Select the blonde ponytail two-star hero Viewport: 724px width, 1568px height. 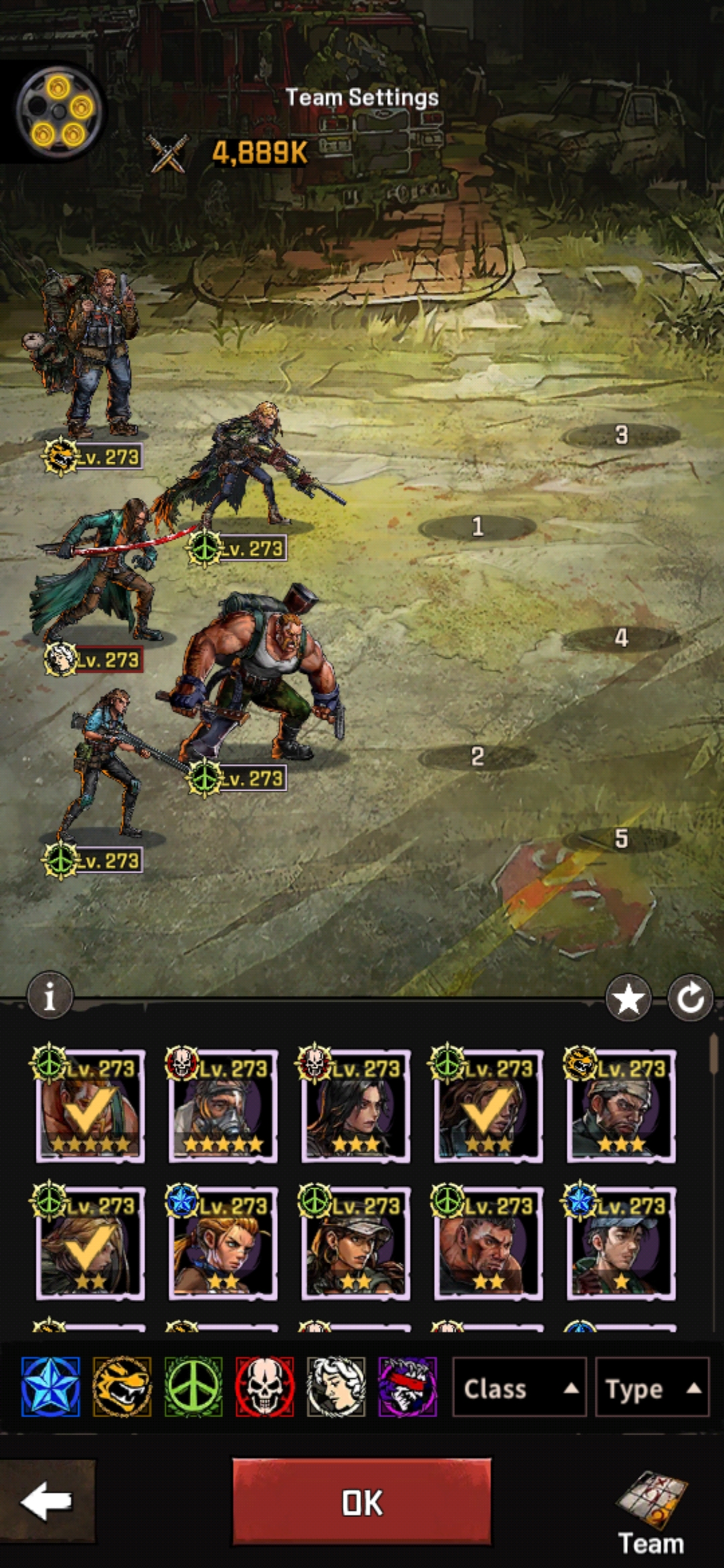[x=223, y=1244]
